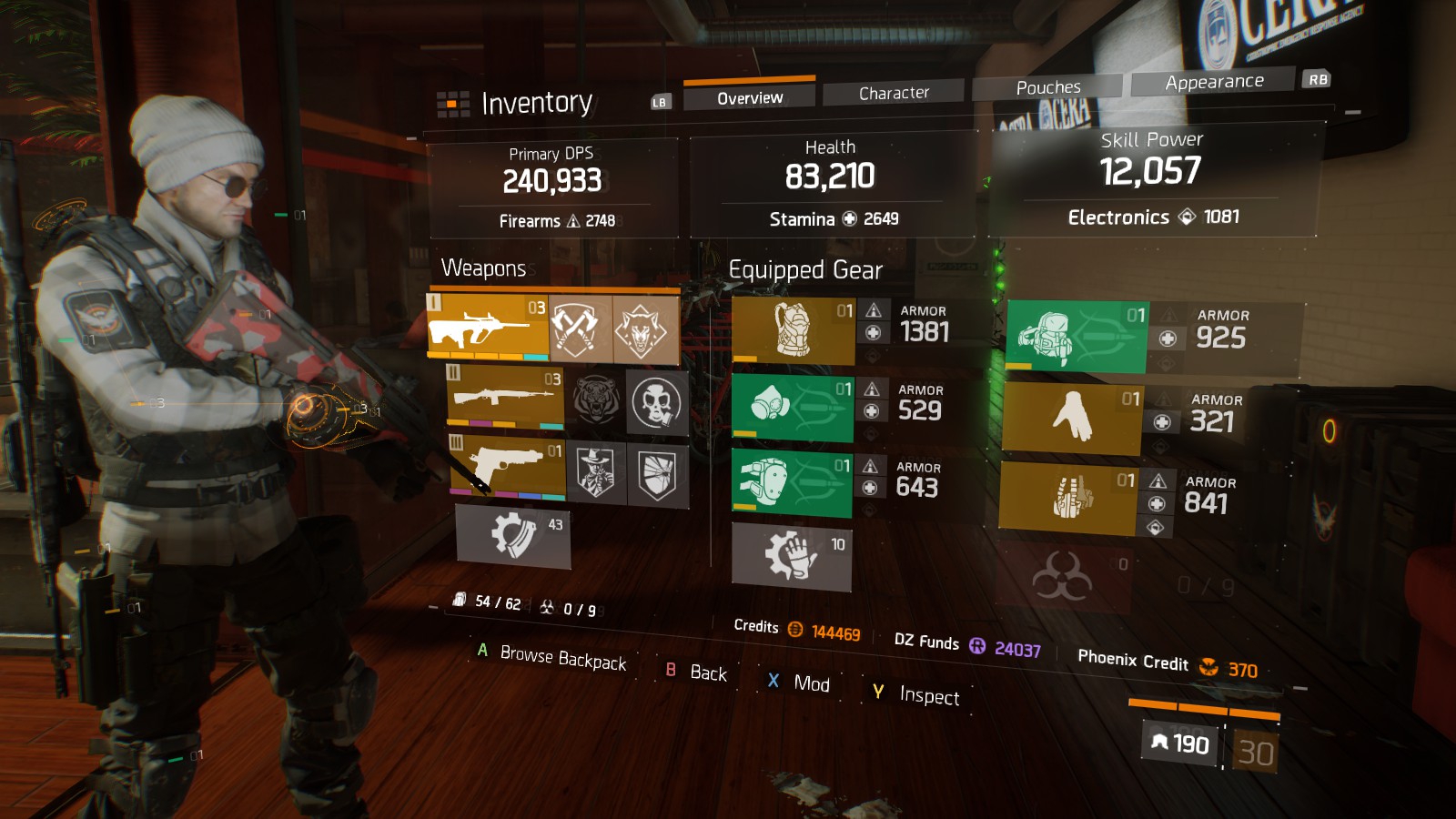Viewport: 1456px width, 819px height.
Task: Open the Appearance tab
Action: [1213, 82]
